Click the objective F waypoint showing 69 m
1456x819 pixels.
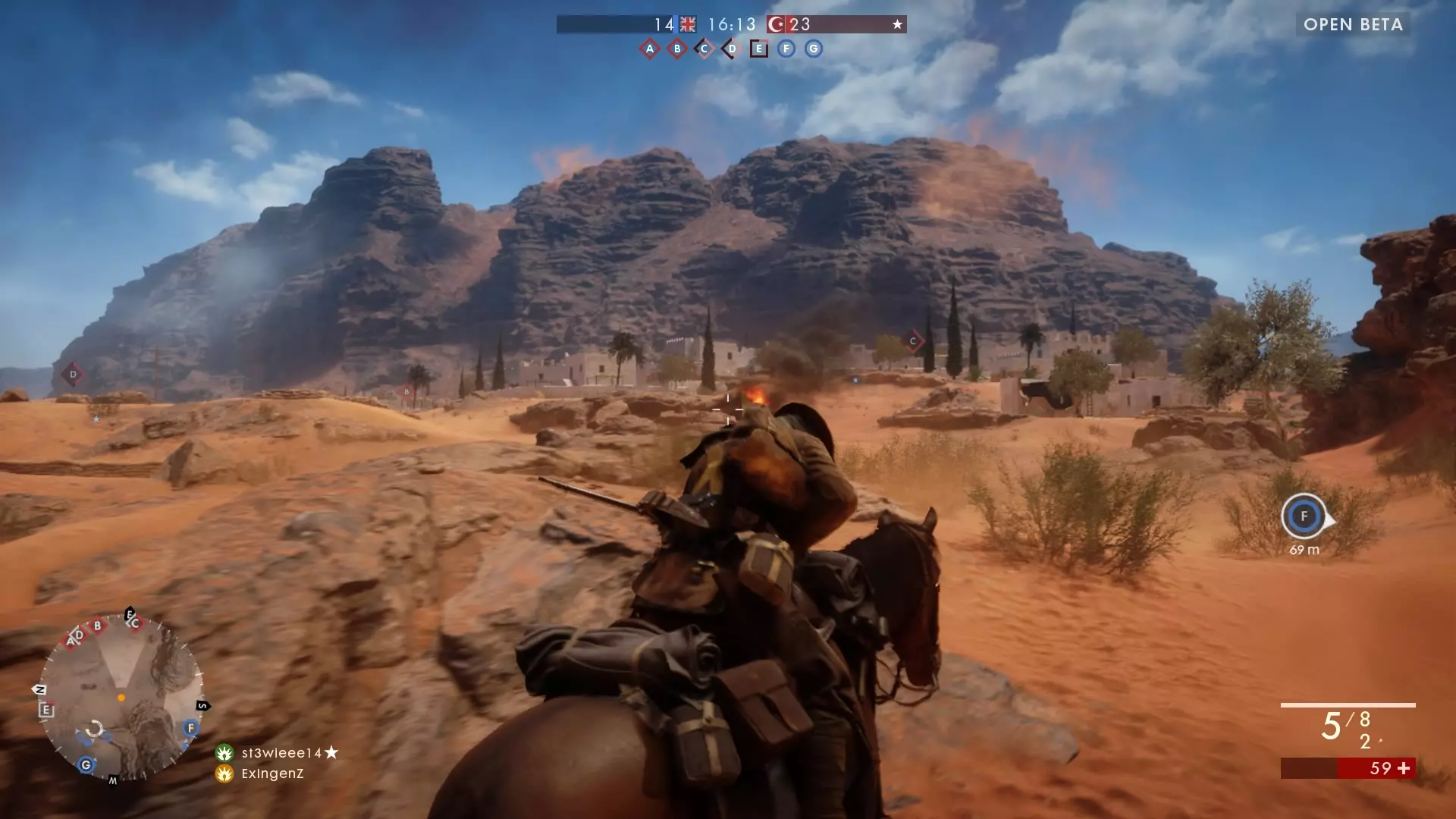[x=1304, y=516]
